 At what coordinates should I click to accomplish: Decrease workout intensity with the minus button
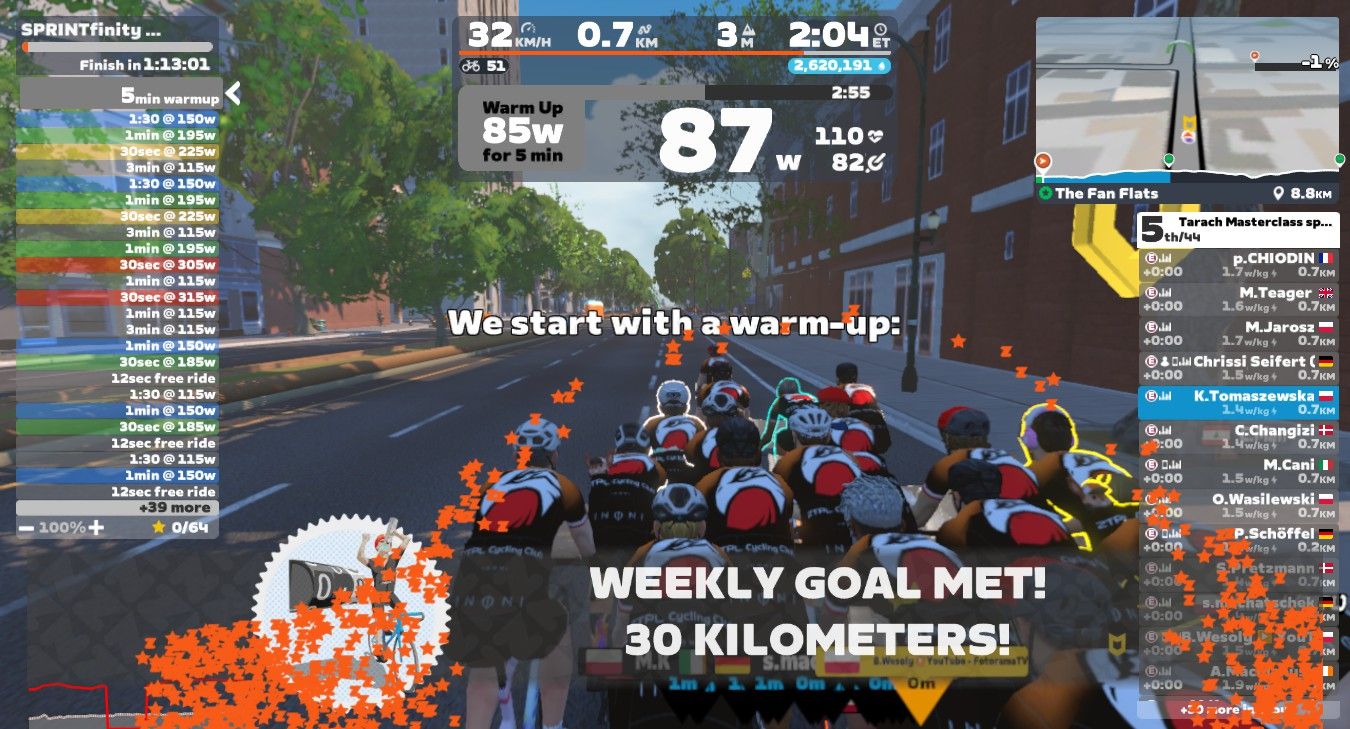pos(26,527)
